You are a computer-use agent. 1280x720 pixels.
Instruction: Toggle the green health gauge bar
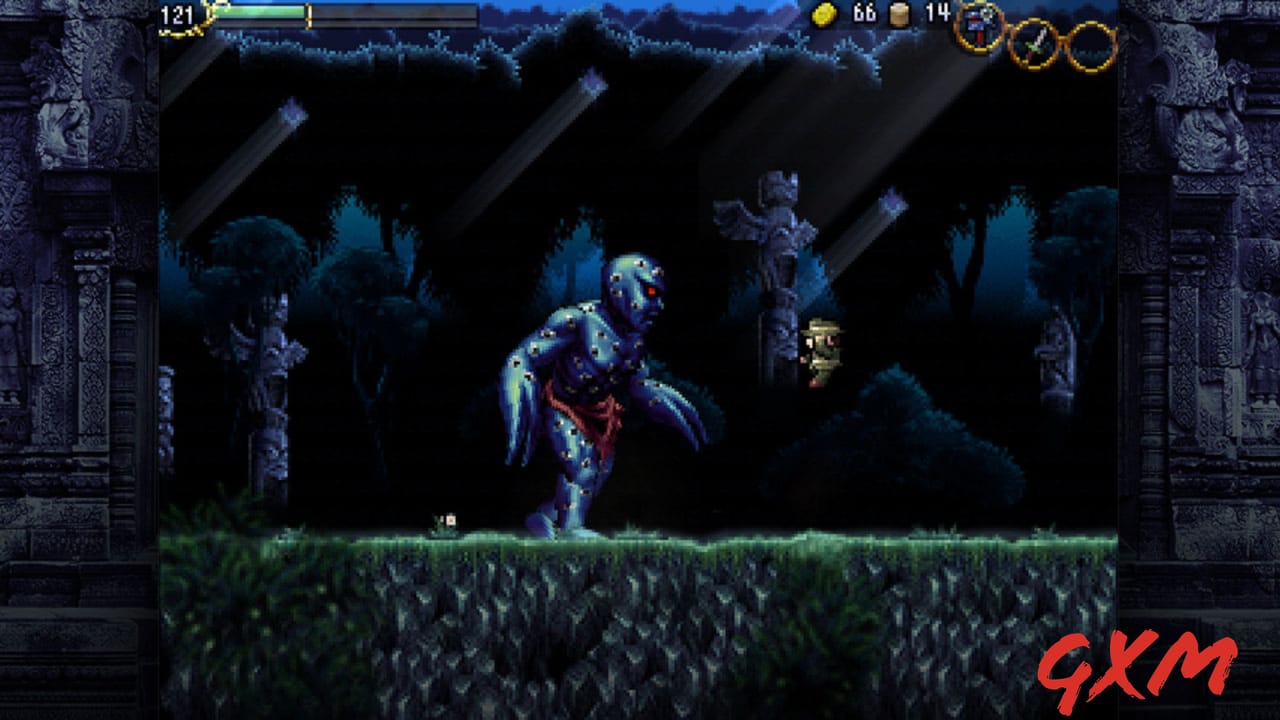(260, 12)
